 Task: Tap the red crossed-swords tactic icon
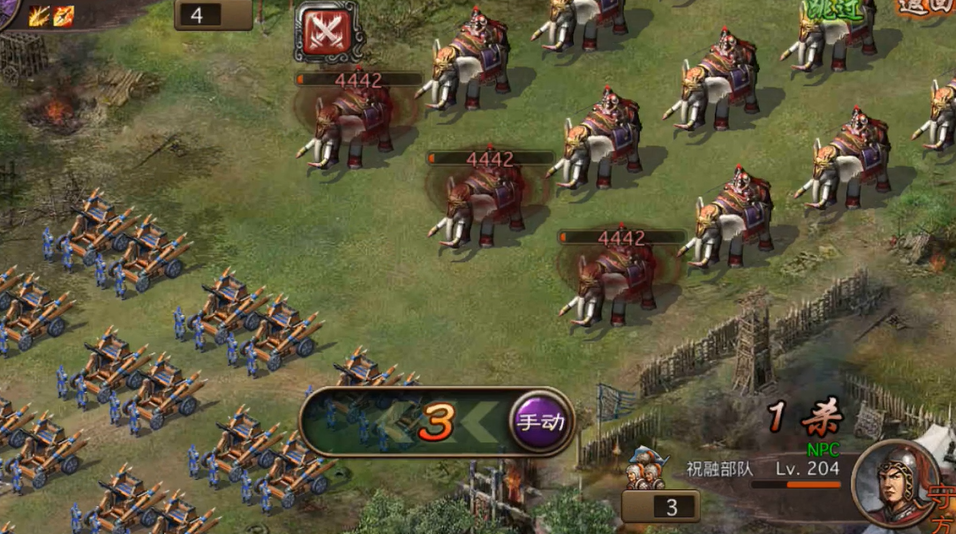point(327,32)
